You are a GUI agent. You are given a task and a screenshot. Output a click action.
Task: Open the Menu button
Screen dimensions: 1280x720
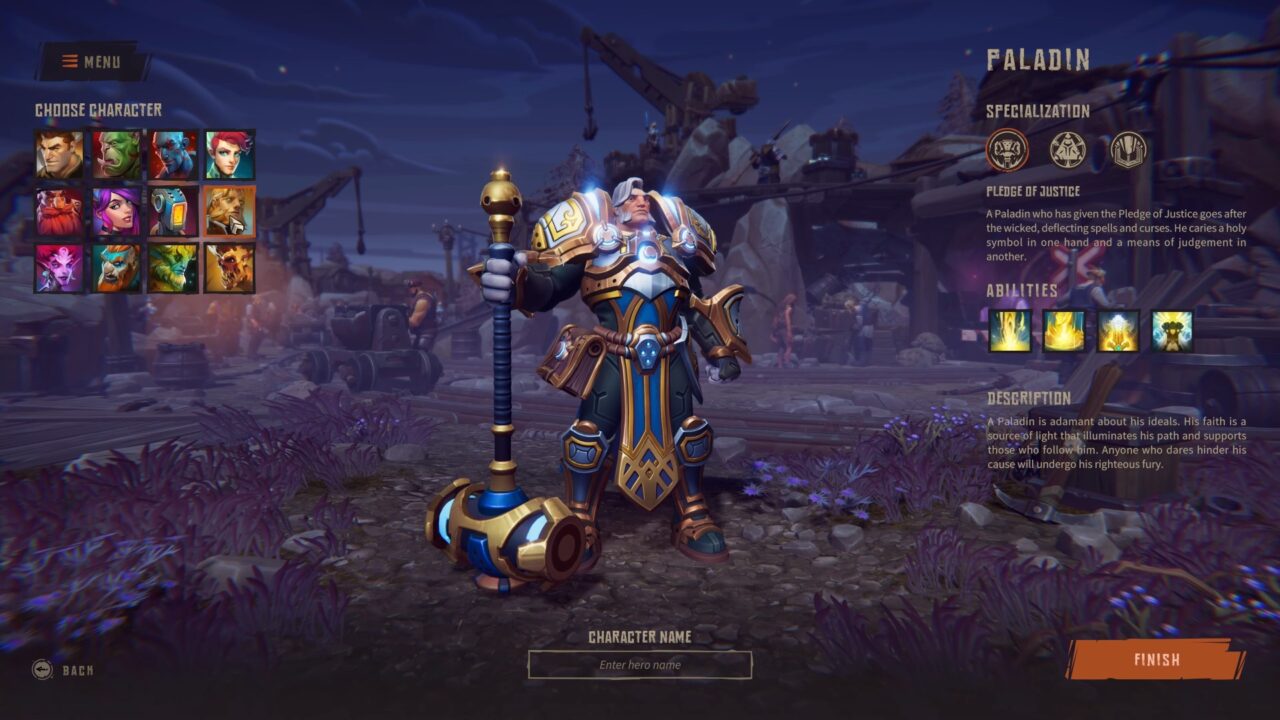tap(92, 62)
